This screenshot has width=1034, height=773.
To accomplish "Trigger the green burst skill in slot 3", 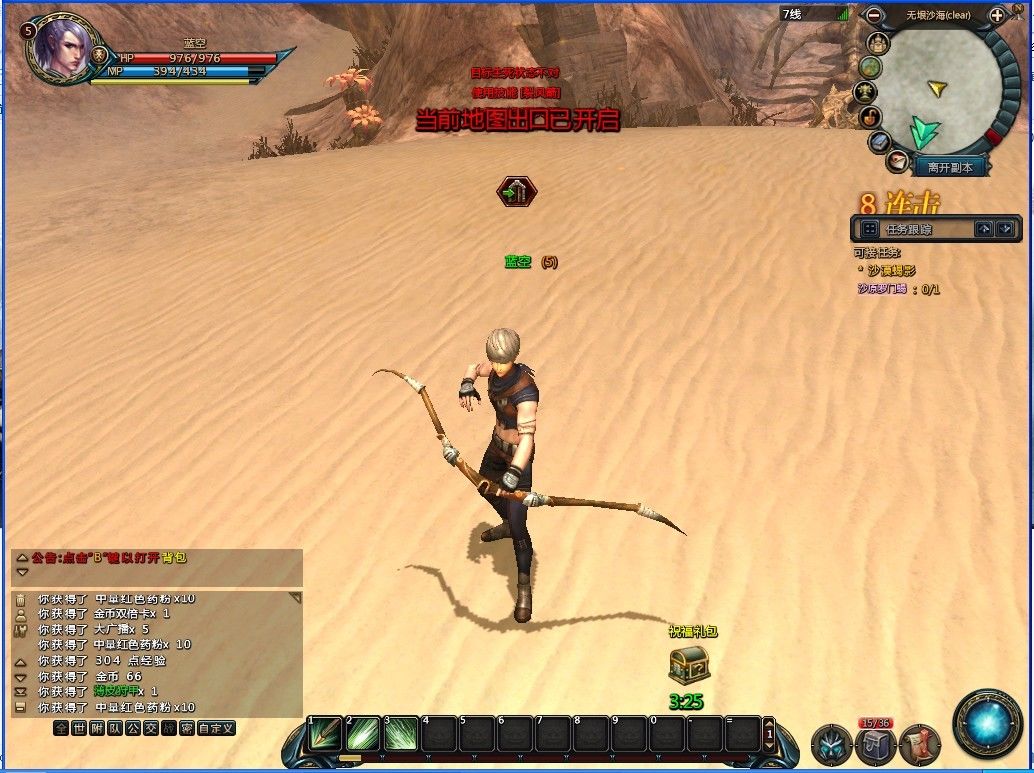I will [400, 734].
